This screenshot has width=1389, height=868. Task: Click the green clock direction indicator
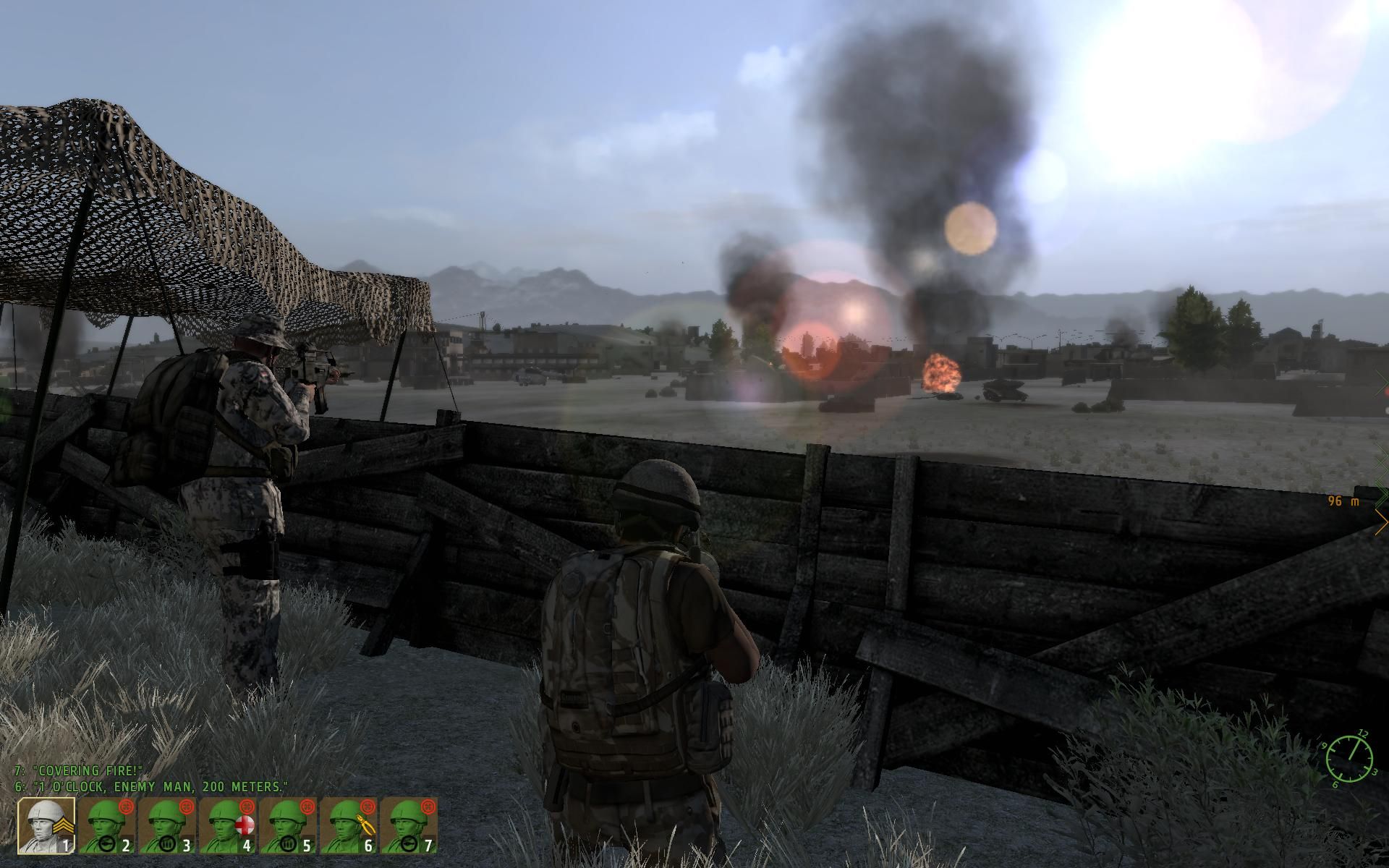point(1350,758)
